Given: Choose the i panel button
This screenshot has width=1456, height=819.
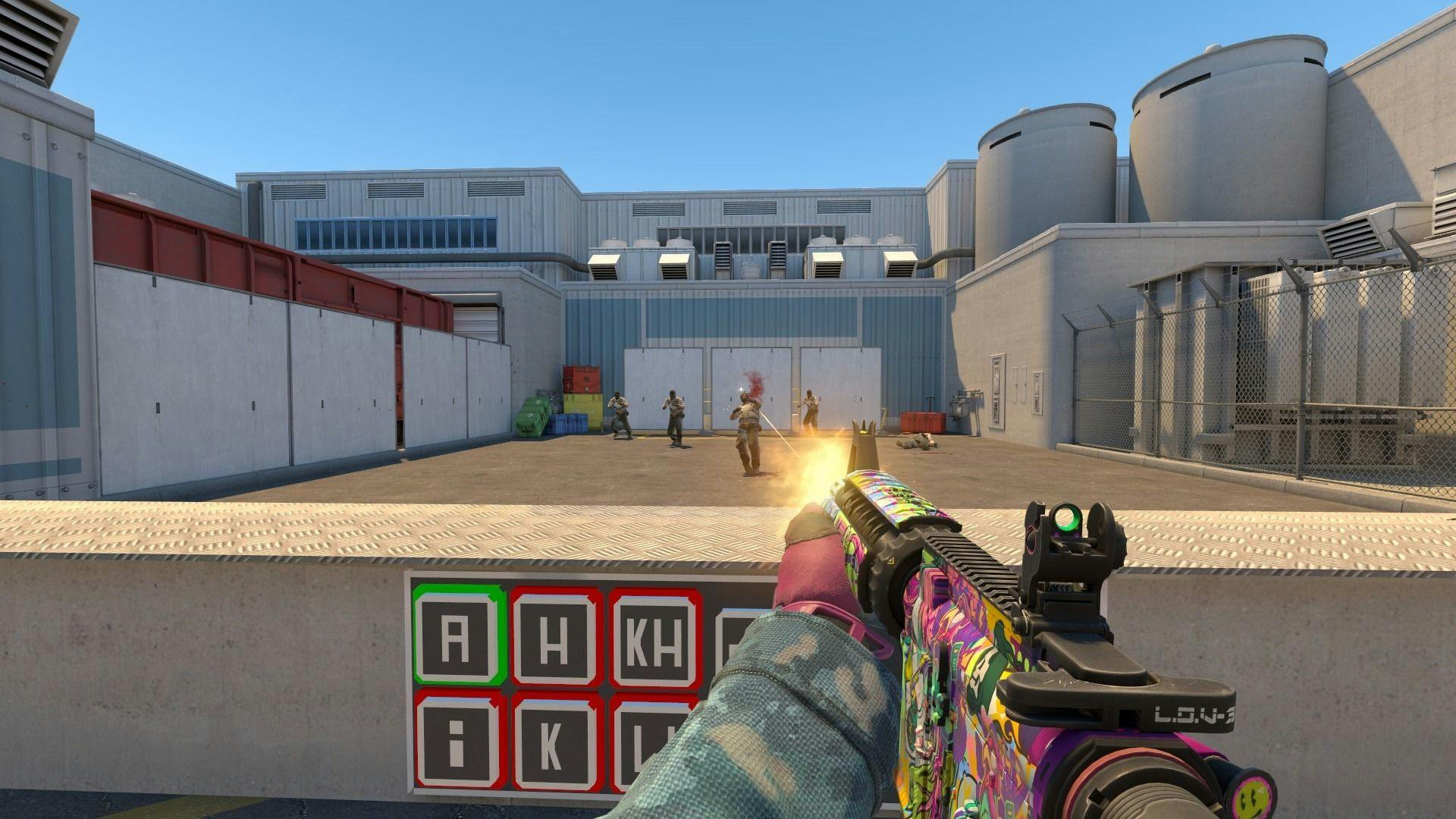Looking at the screenshot, I should tap(457, 740).
